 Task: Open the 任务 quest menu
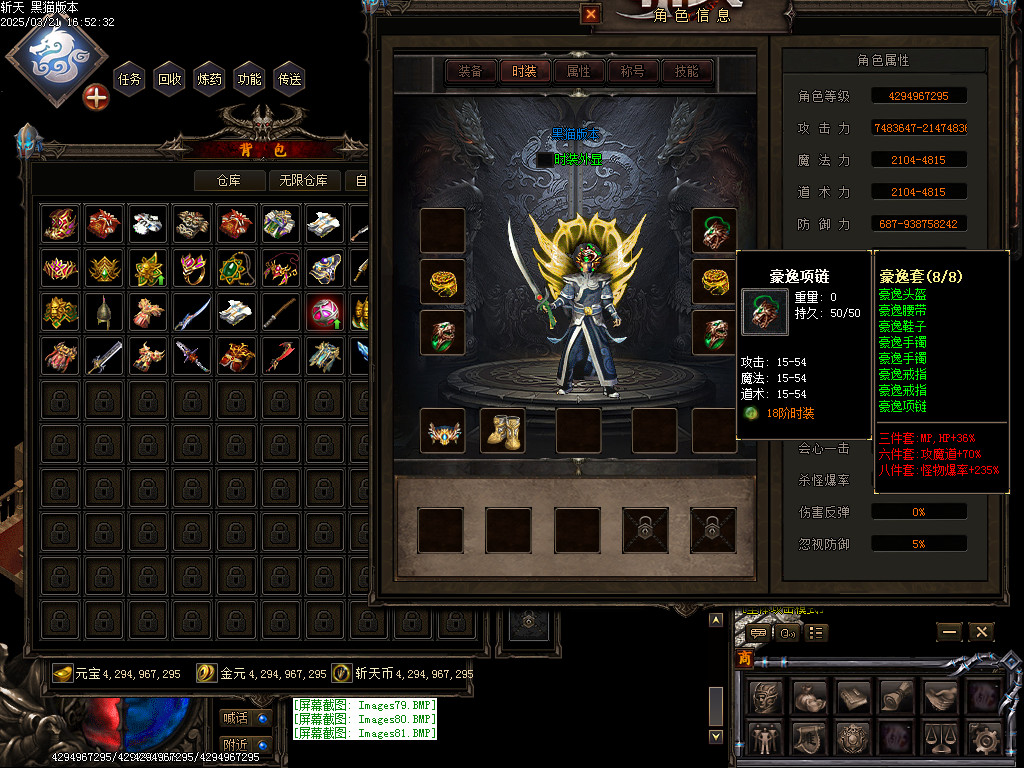tap(130, 79)
